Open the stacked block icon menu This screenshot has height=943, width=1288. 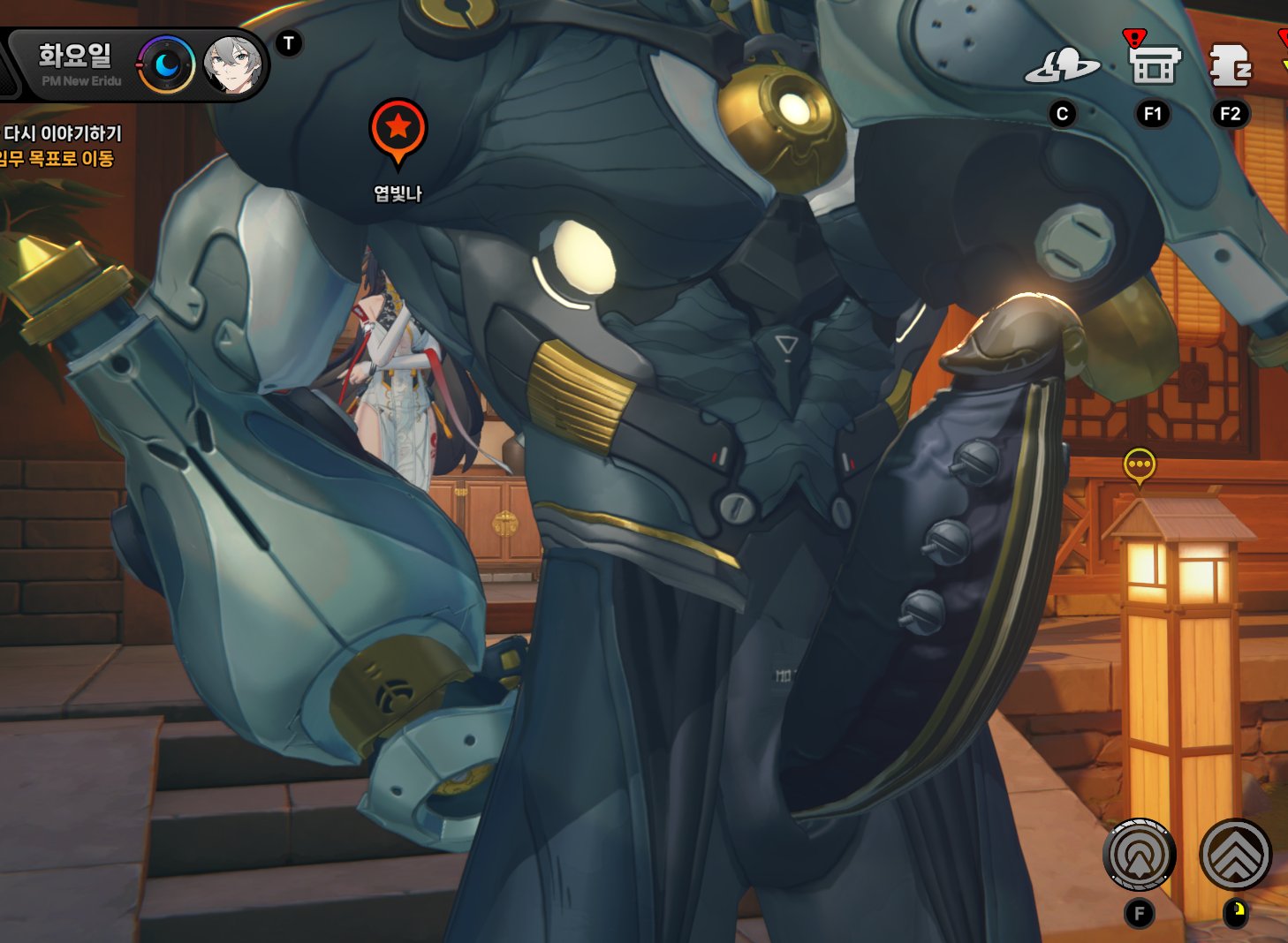1230,65
